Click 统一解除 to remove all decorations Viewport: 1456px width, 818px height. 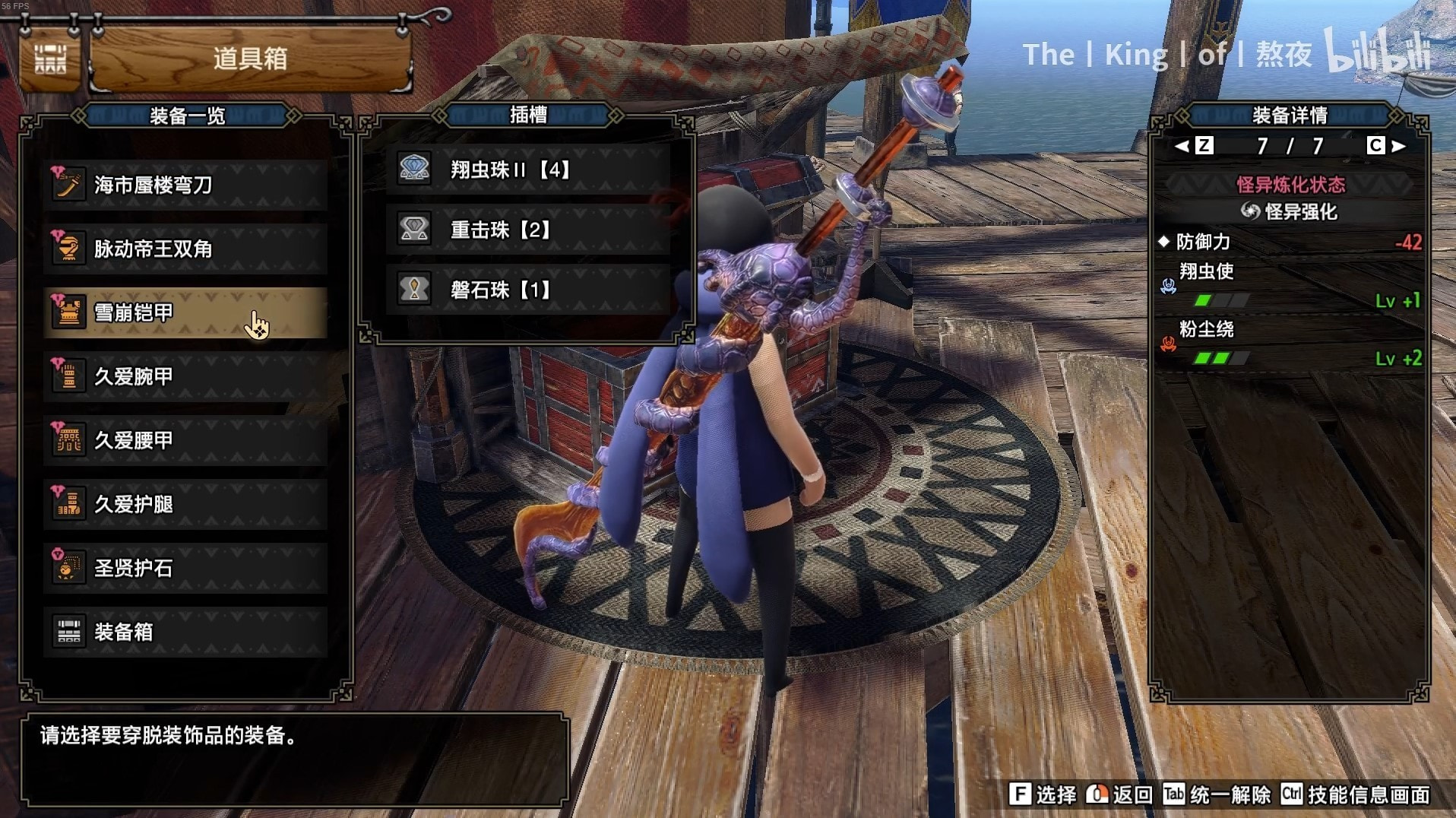tap(1217, 795)
